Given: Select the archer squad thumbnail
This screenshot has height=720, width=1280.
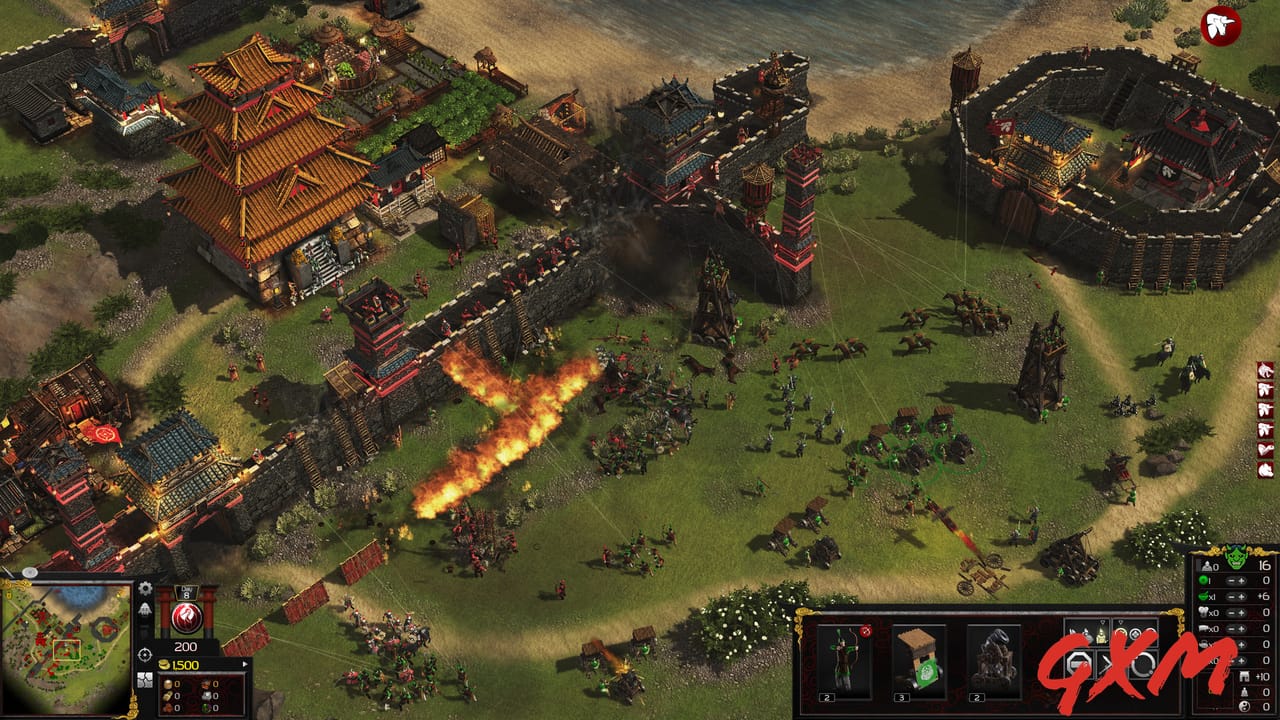Looking at the screenshot, I should 843,655.
